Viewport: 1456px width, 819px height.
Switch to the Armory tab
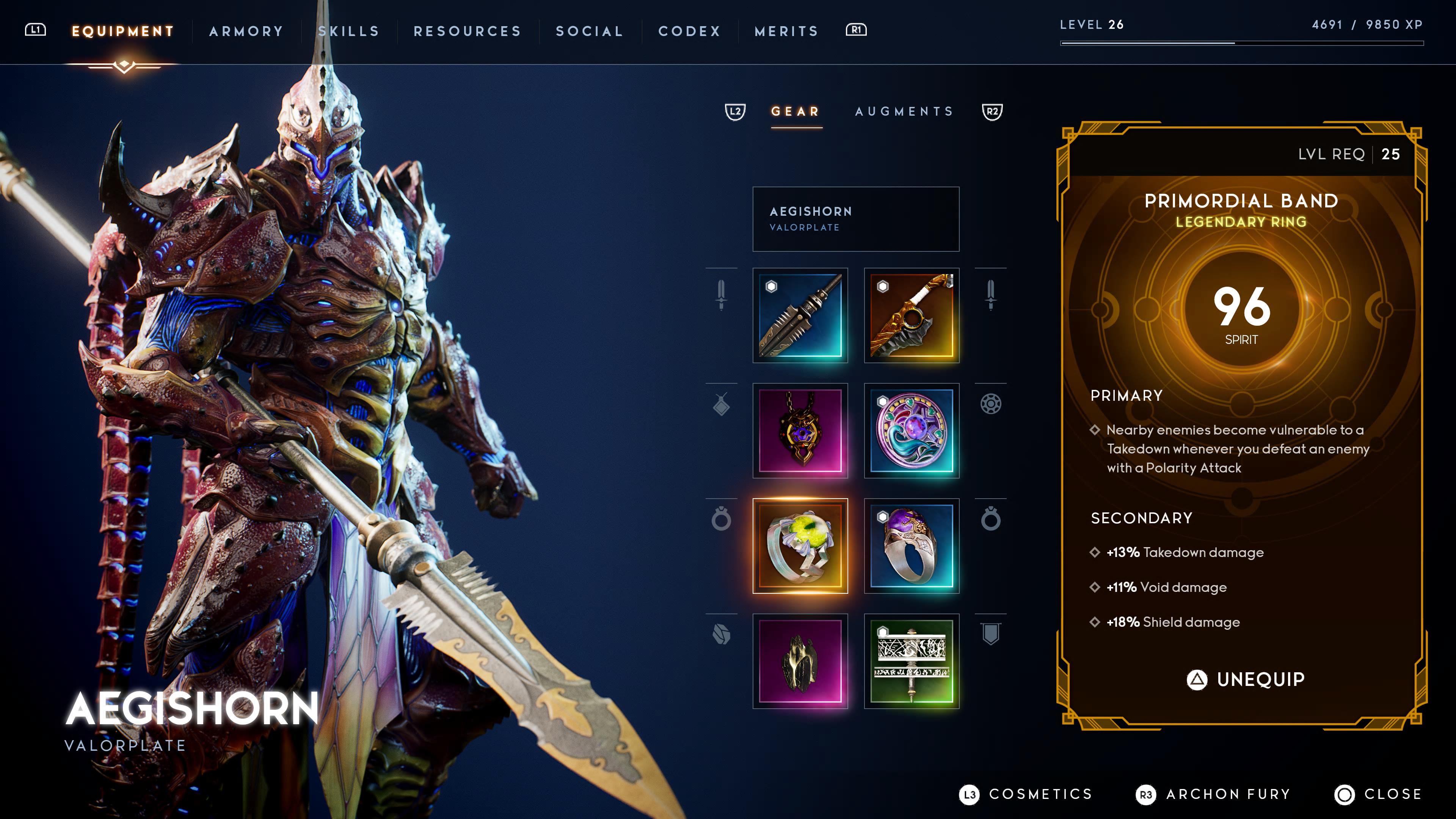(245, 31)
